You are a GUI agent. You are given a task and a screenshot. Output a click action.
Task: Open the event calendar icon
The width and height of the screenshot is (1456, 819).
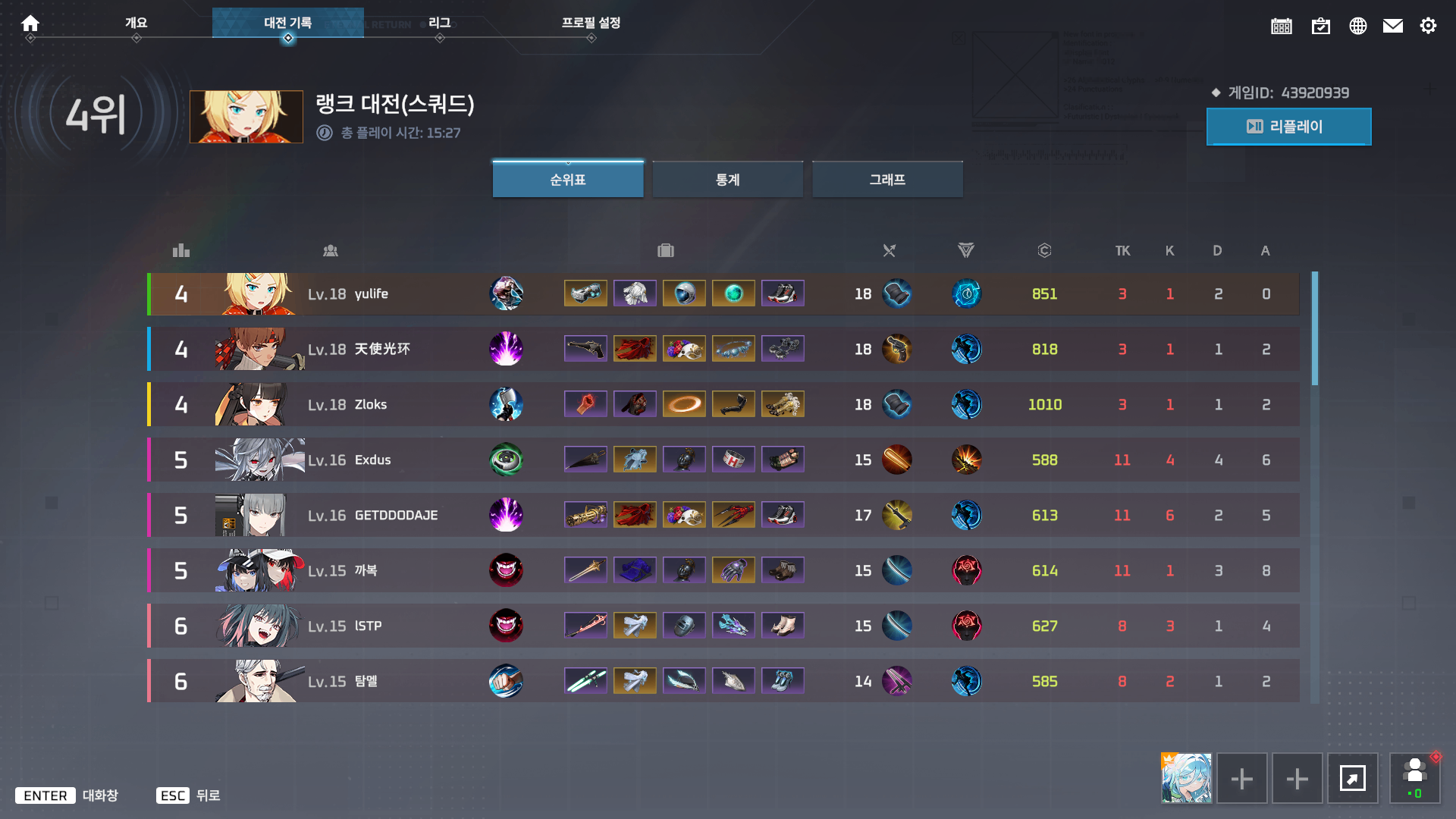coord(1282,25)
